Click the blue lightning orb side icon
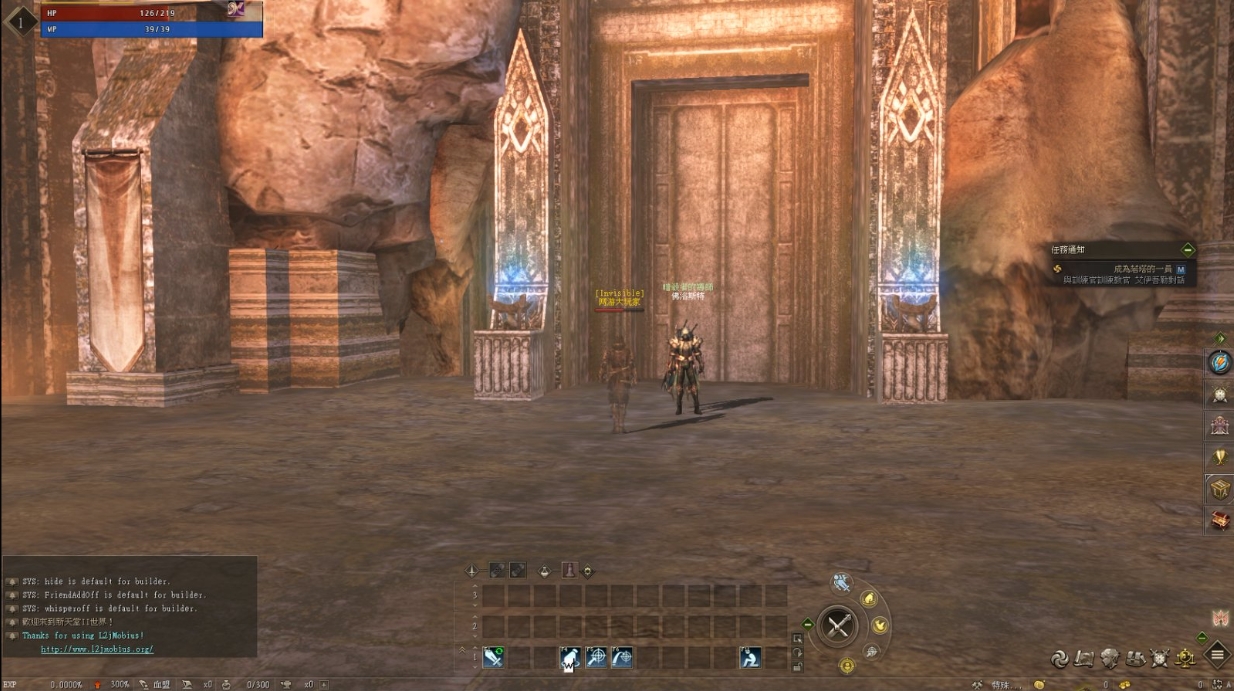 tap(1220, 362)
